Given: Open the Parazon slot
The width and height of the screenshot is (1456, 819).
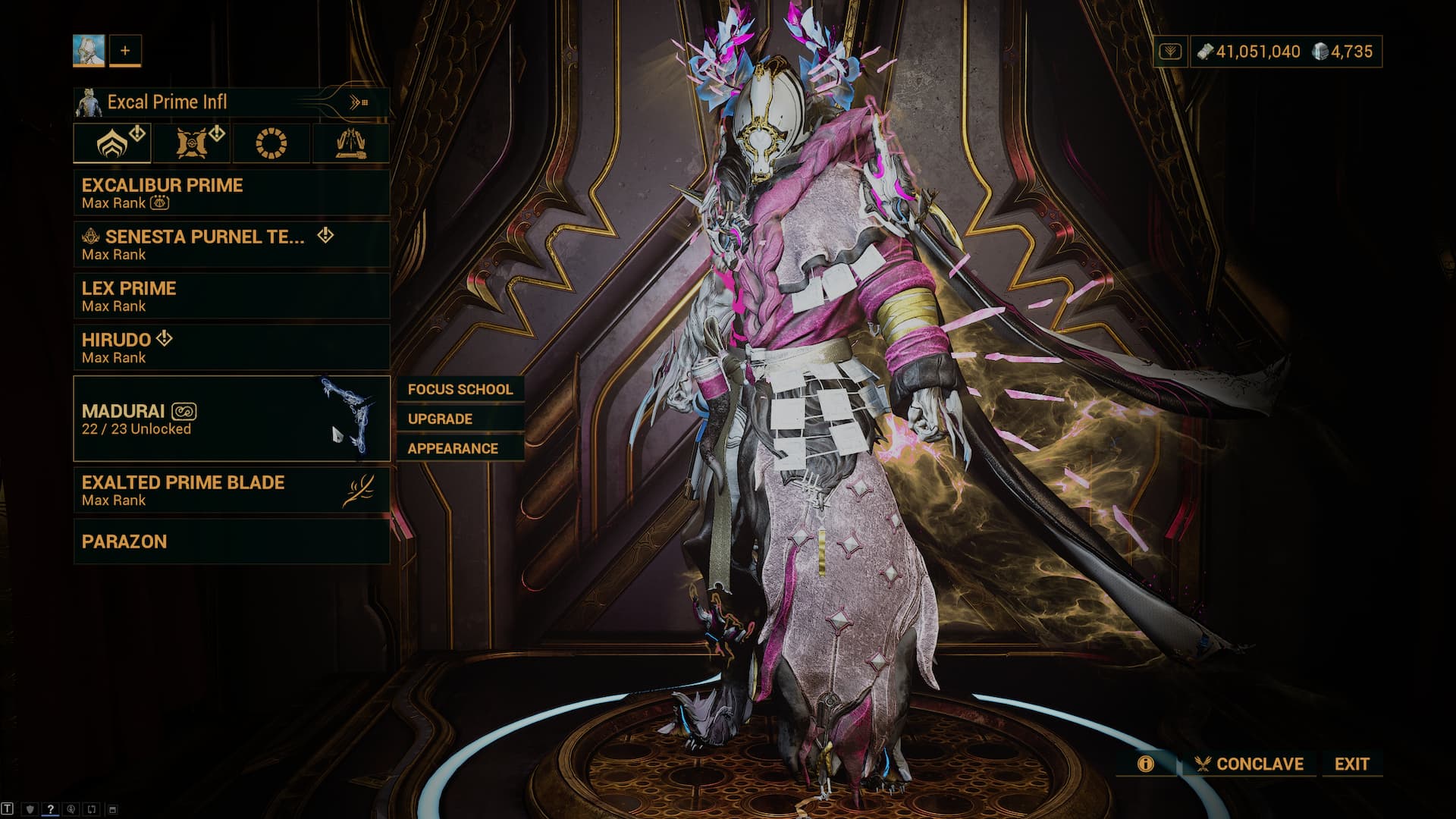Looking at the screenshot, I should click(231, 541).
